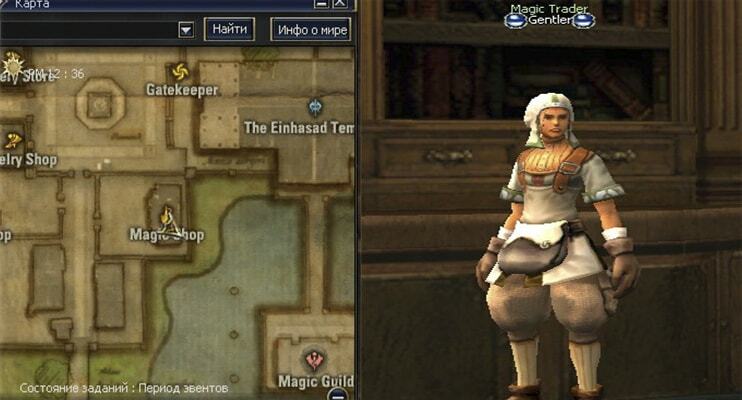The image size is (742, 400).
Task: Minimize the Карта map window
Action: pyautogui.click(x=321, y=5)
